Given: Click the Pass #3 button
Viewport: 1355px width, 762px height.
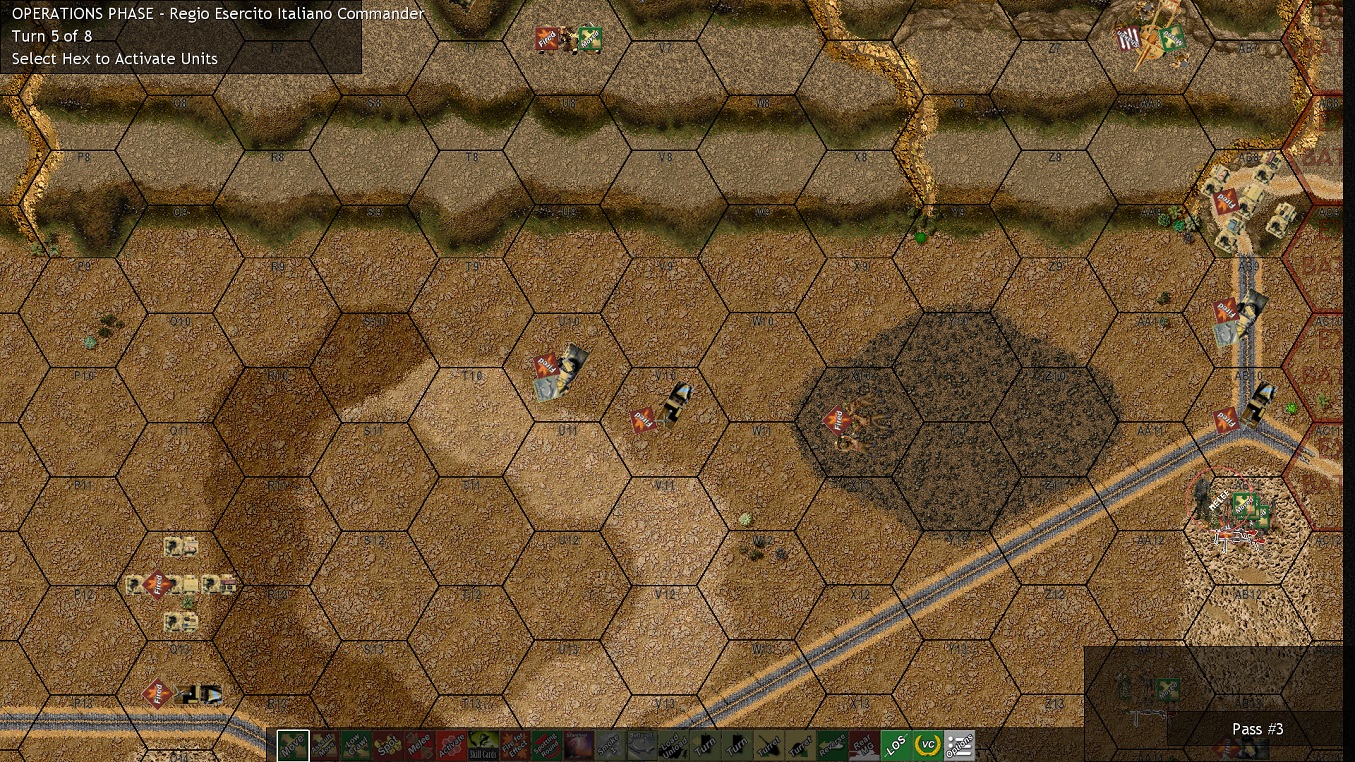Looking at the screenshot, I should point(1256,729).
